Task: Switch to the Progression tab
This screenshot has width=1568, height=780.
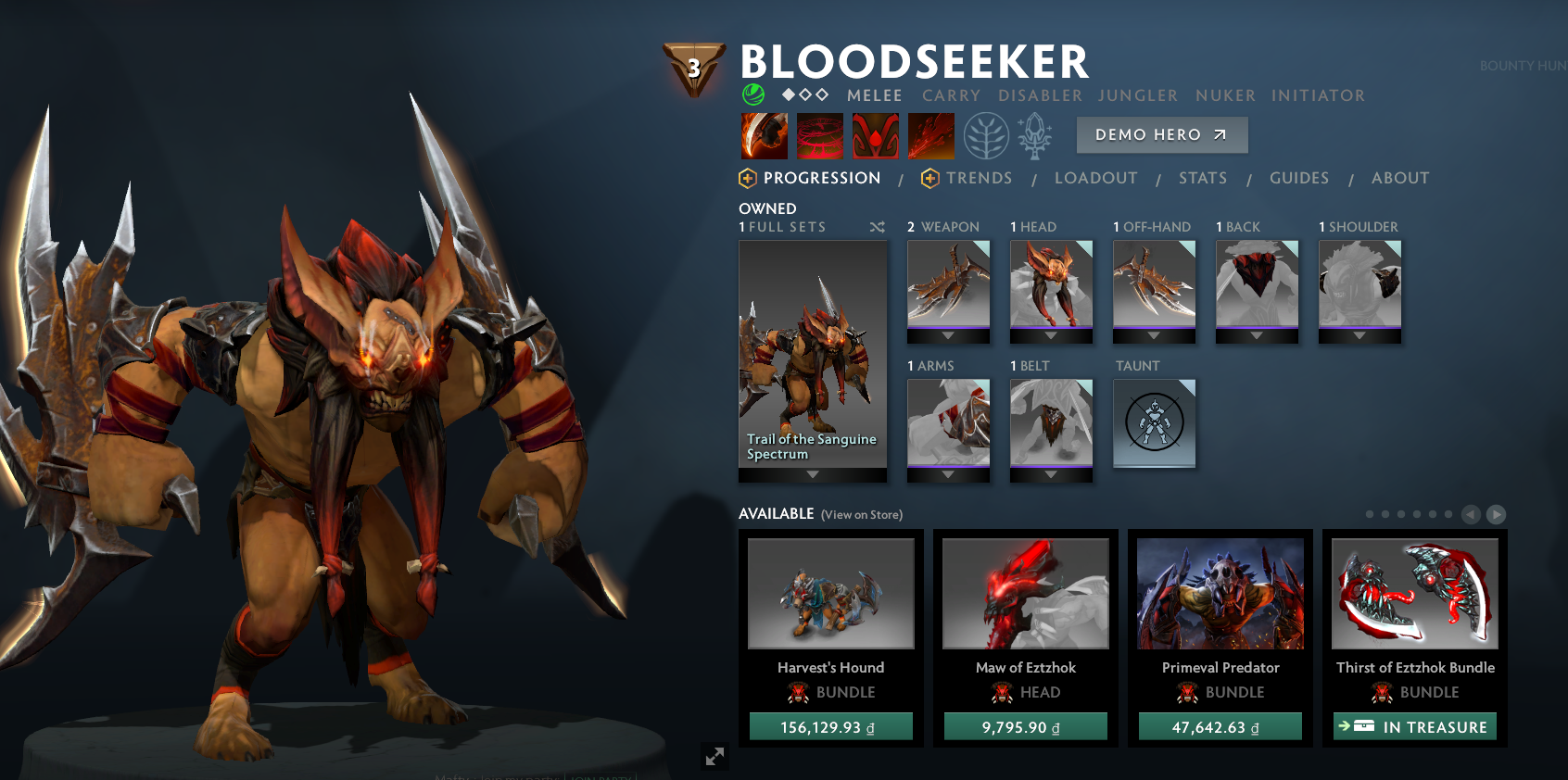Action: click(821, 178)
